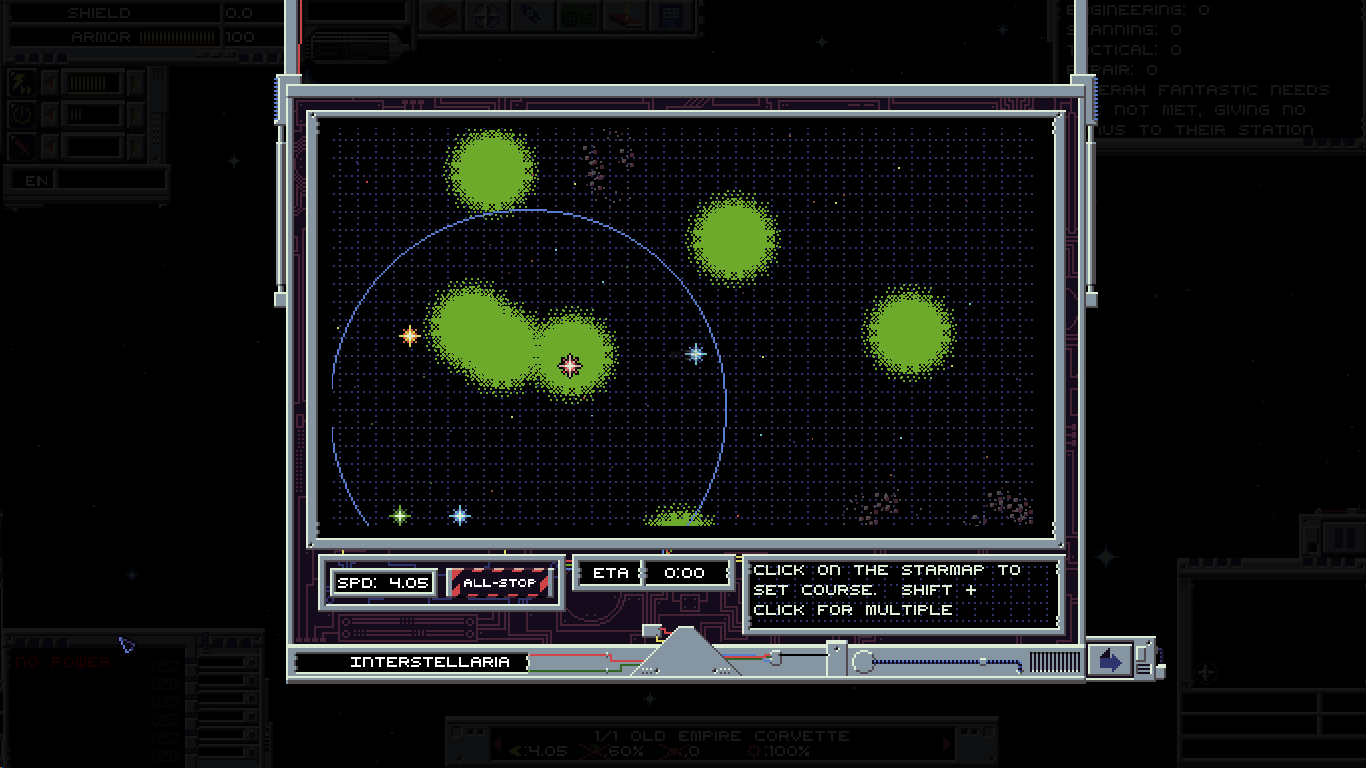
Task: Set course to the orange star
Action: point(410,336)
